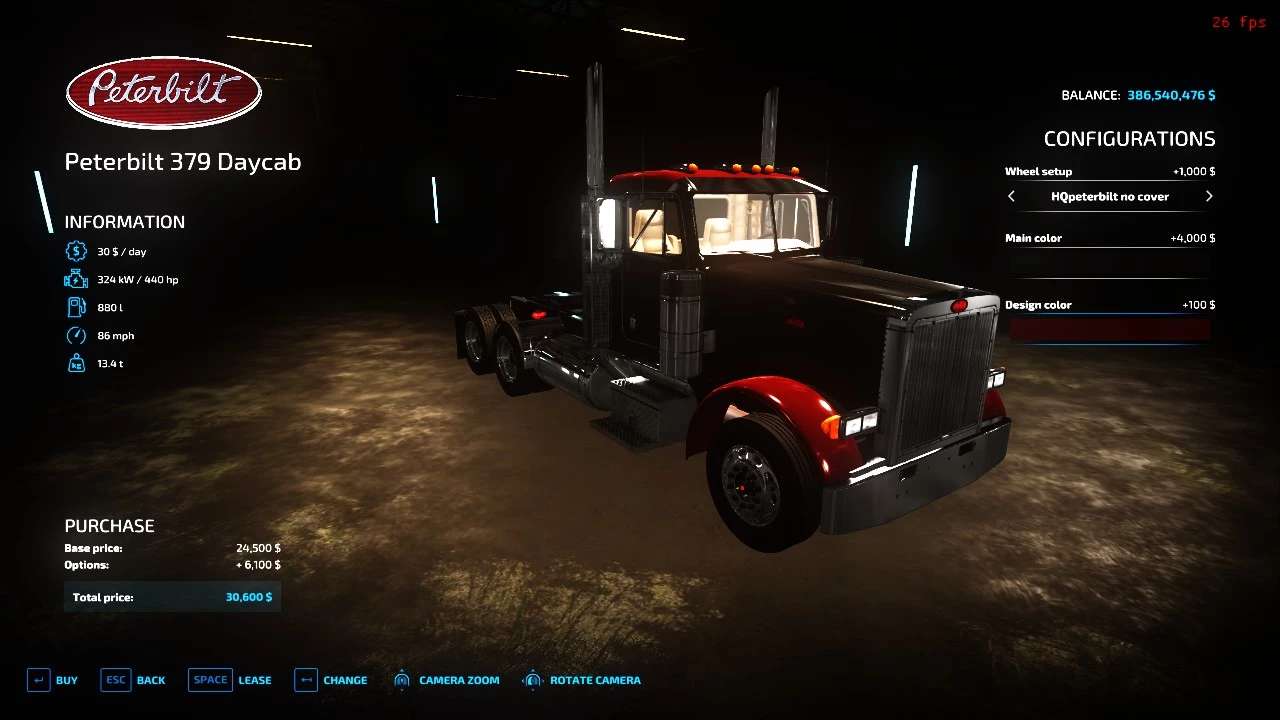1280x720 pixels.
Task: Go back from the shop screen
Action: [133, 680]
